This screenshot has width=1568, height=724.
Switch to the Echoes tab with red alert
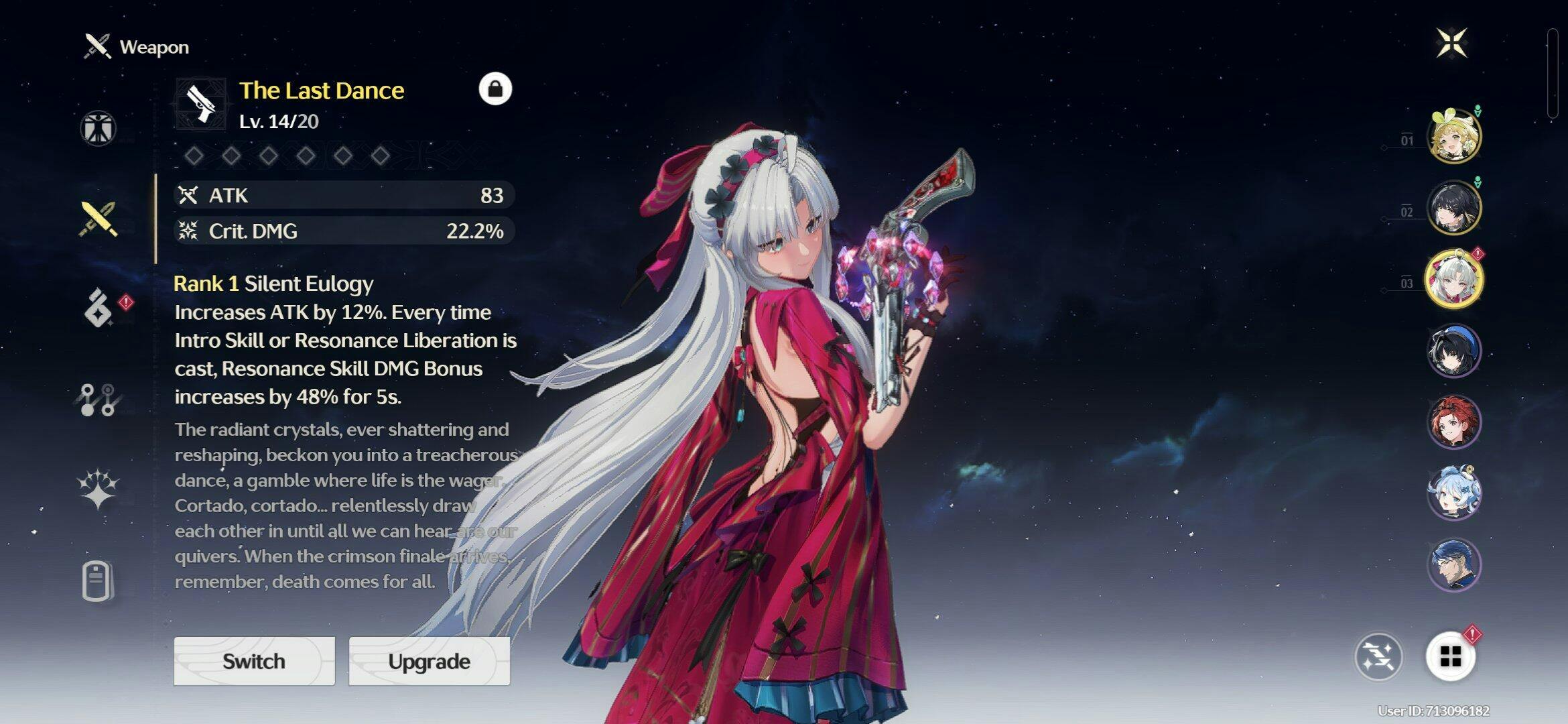(x=99, y=308)
